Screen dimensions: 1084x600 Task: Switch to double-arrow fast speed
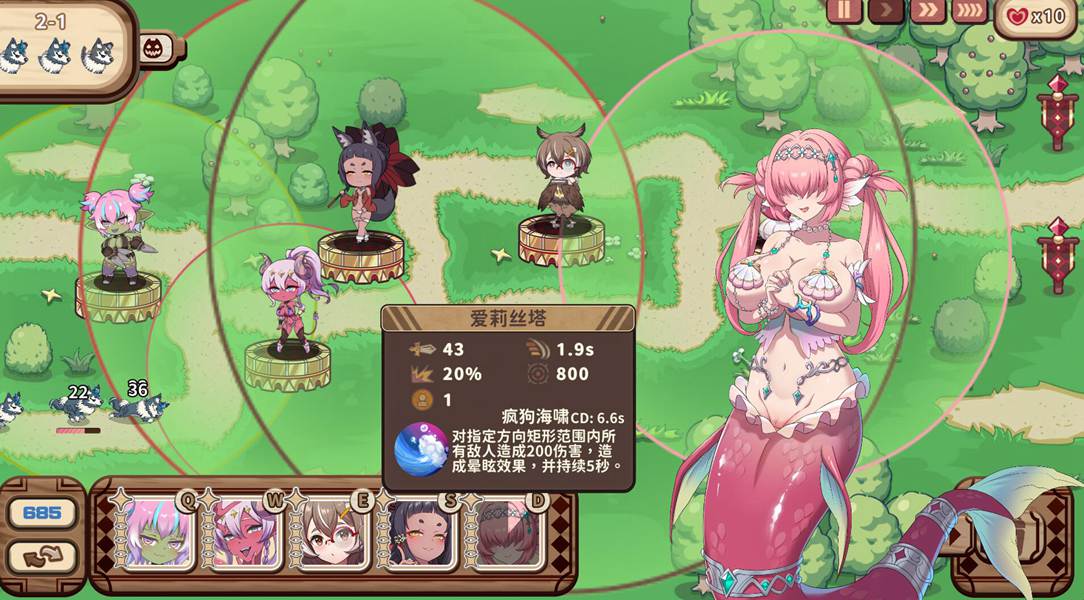pyautogui.click(x=927, y=11)
